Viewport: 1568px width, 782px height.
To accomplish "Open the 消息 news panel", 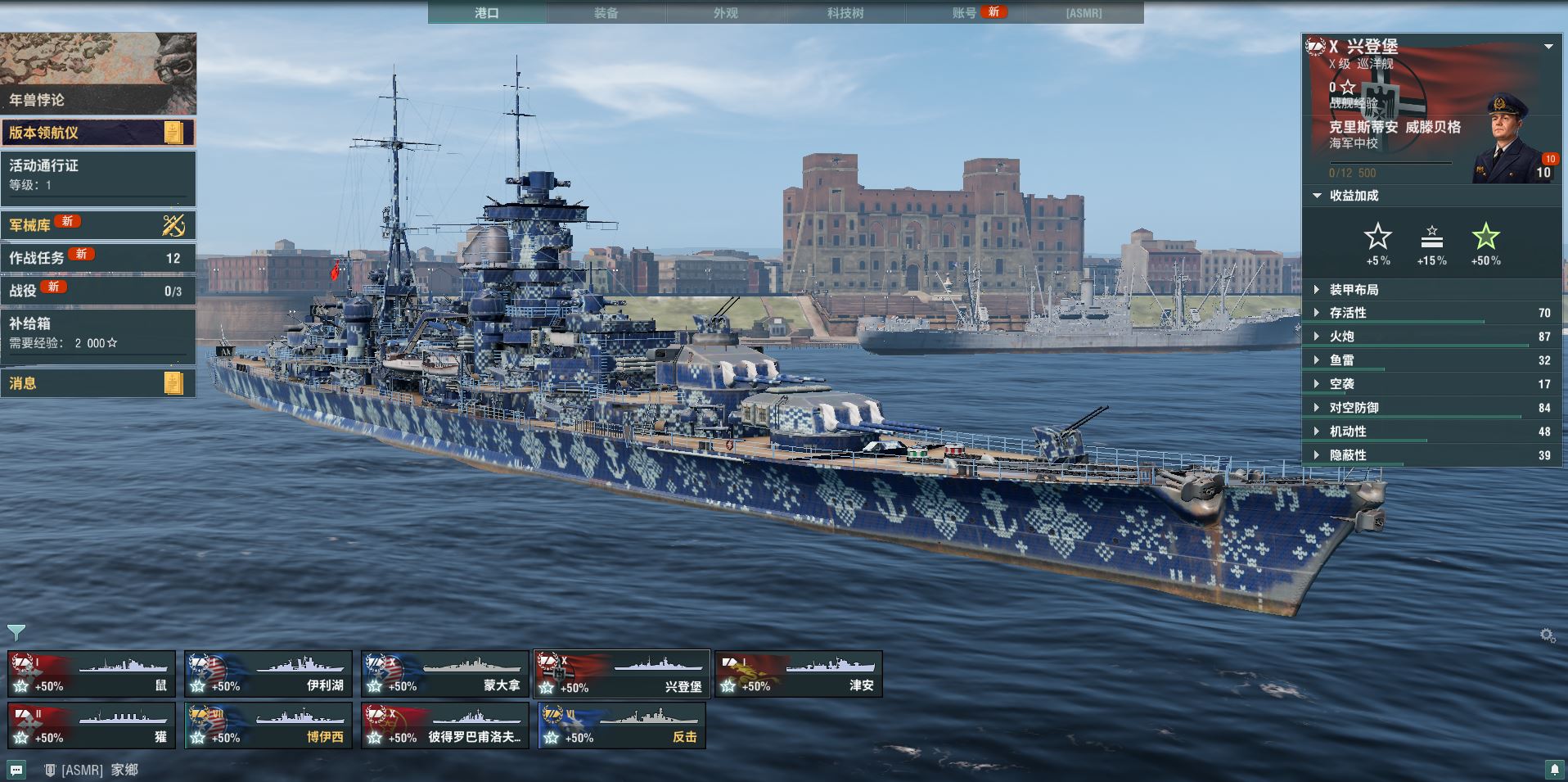I will (x=98, y=382).
